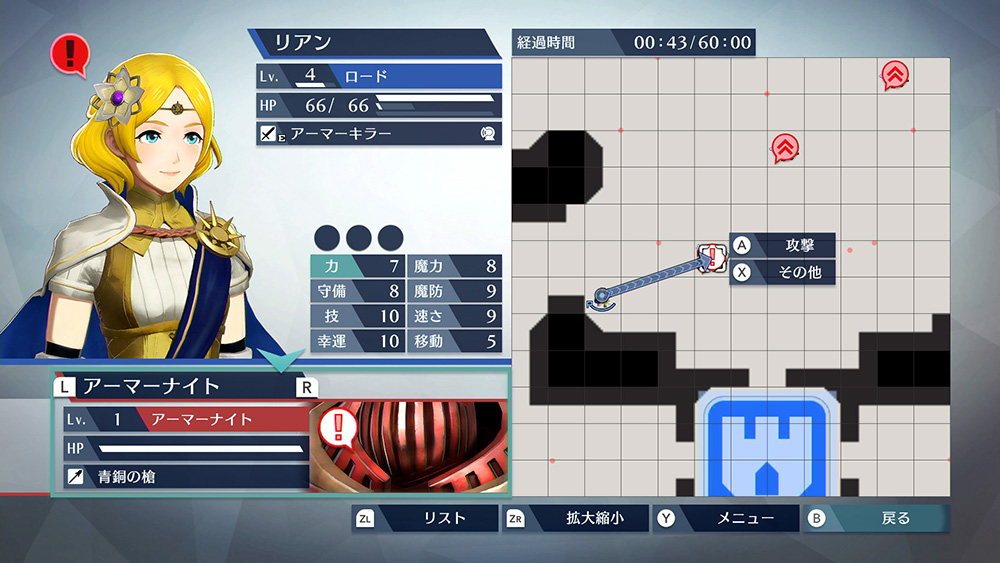
Task: Click the red alert bubble above Lianna's portrait
Action: [68, 51]
